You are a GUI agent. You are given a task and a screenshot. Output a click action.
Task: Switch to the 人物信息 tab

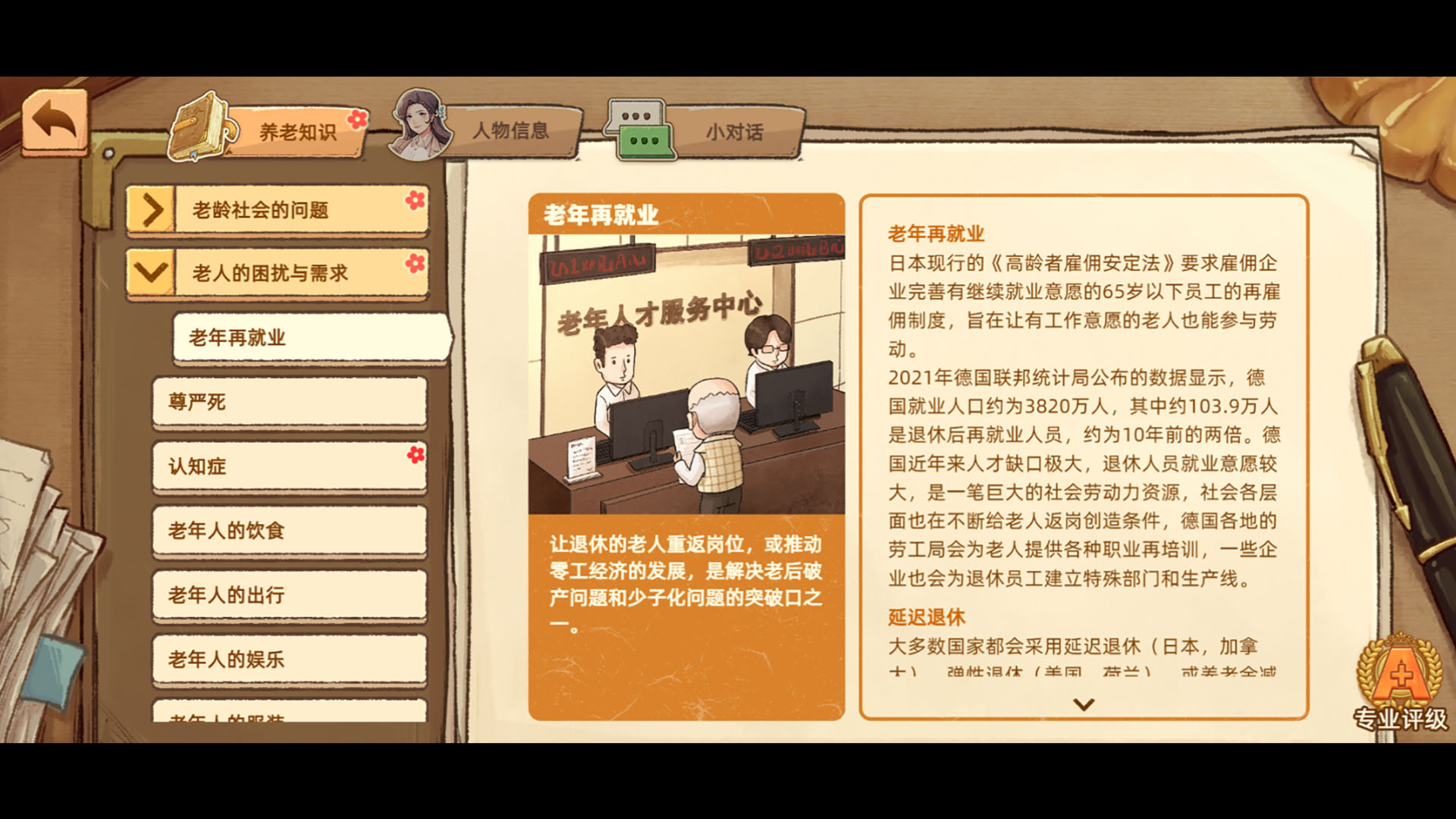coord(512,130)
